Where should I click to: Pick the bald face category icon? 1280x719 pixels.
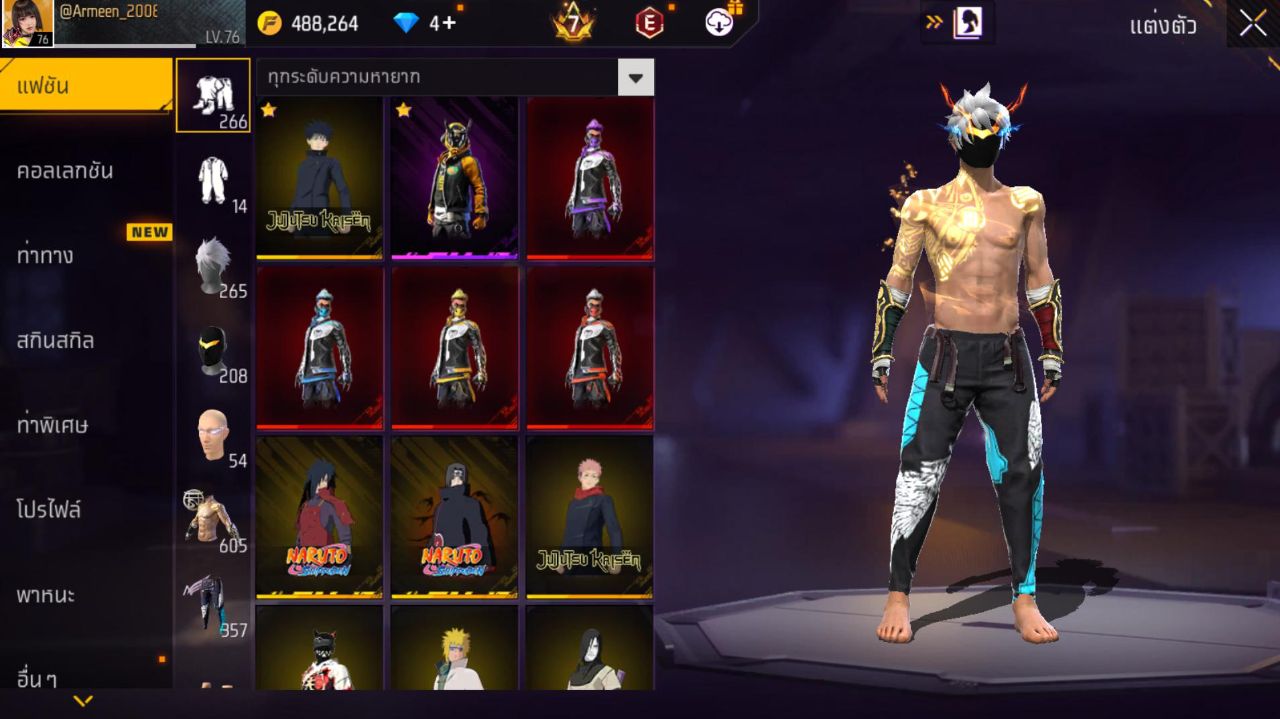tap(213, 435)
